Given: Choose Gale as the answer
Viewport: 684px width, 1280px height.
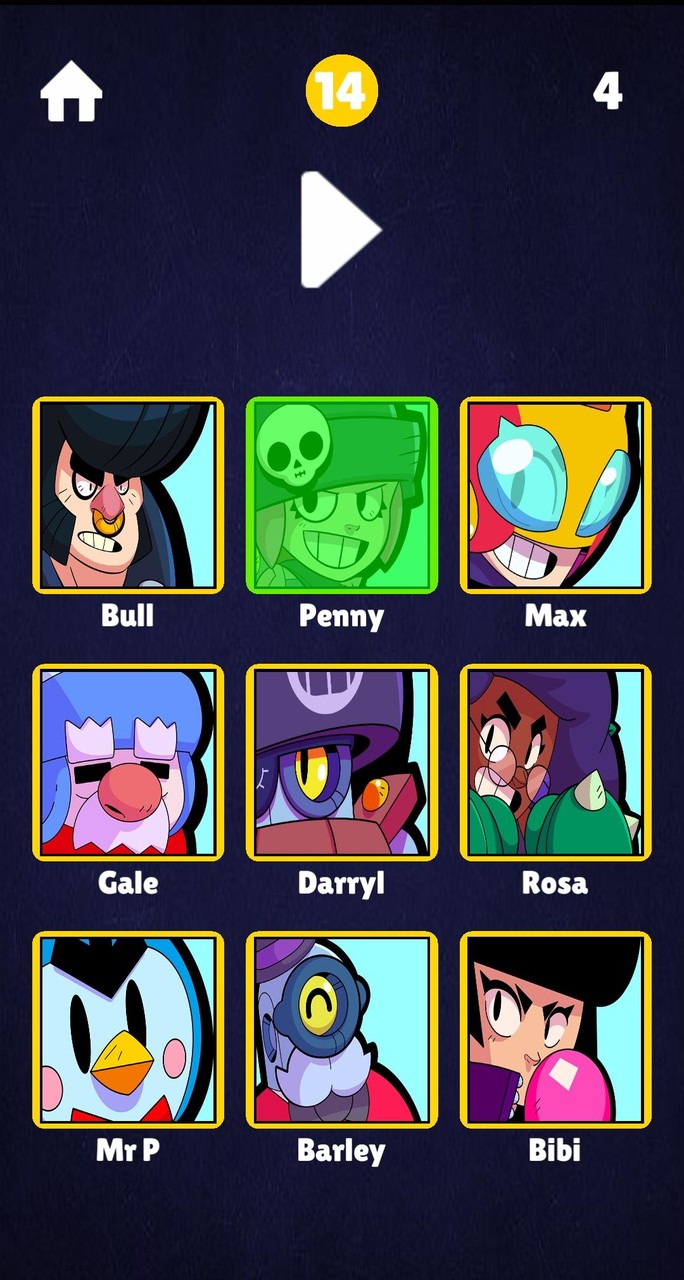Looking at the screenshot, I should pos(128,762).
